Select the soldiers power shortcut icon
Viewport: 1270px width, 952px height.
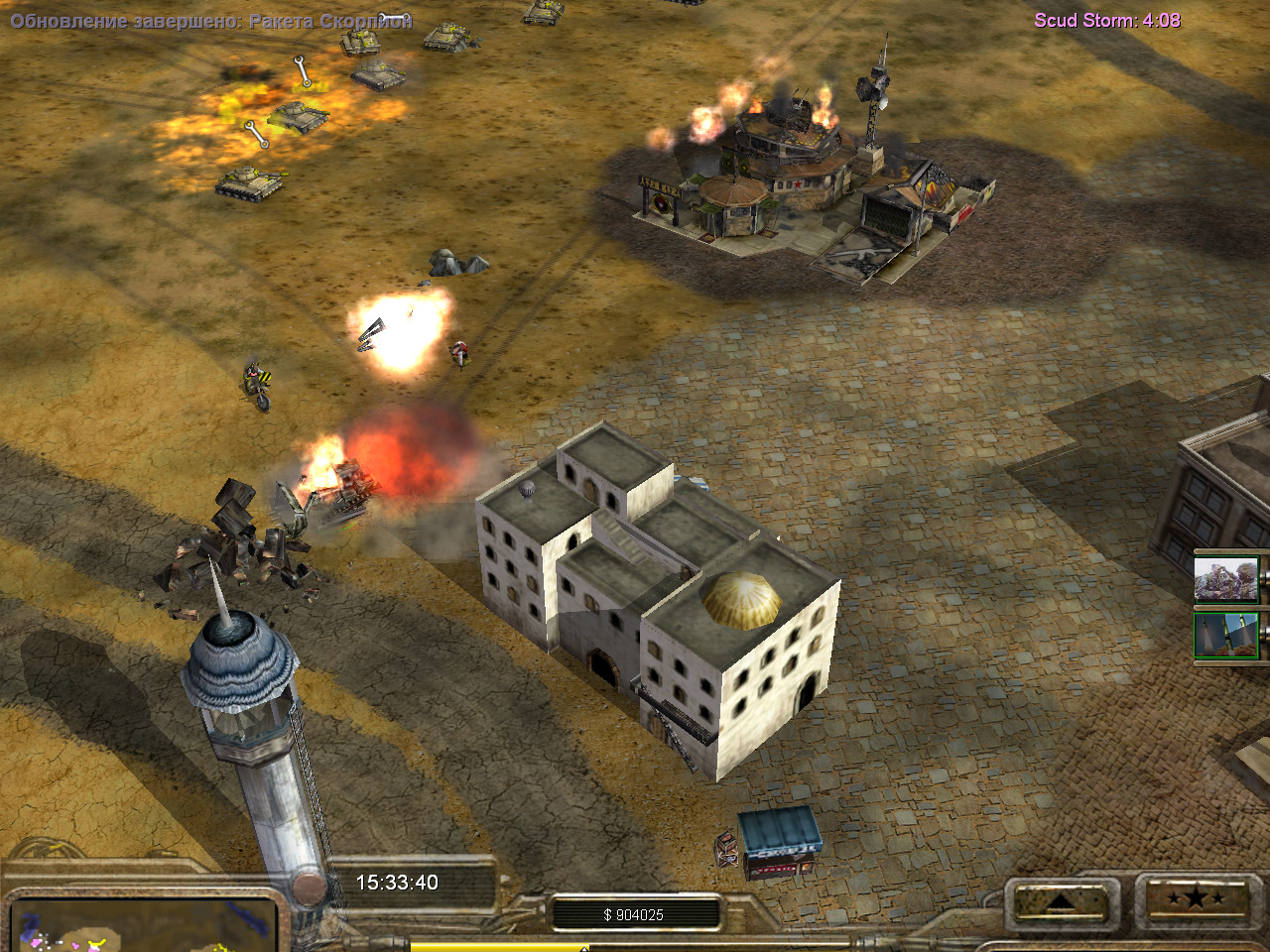point(1226,579)
